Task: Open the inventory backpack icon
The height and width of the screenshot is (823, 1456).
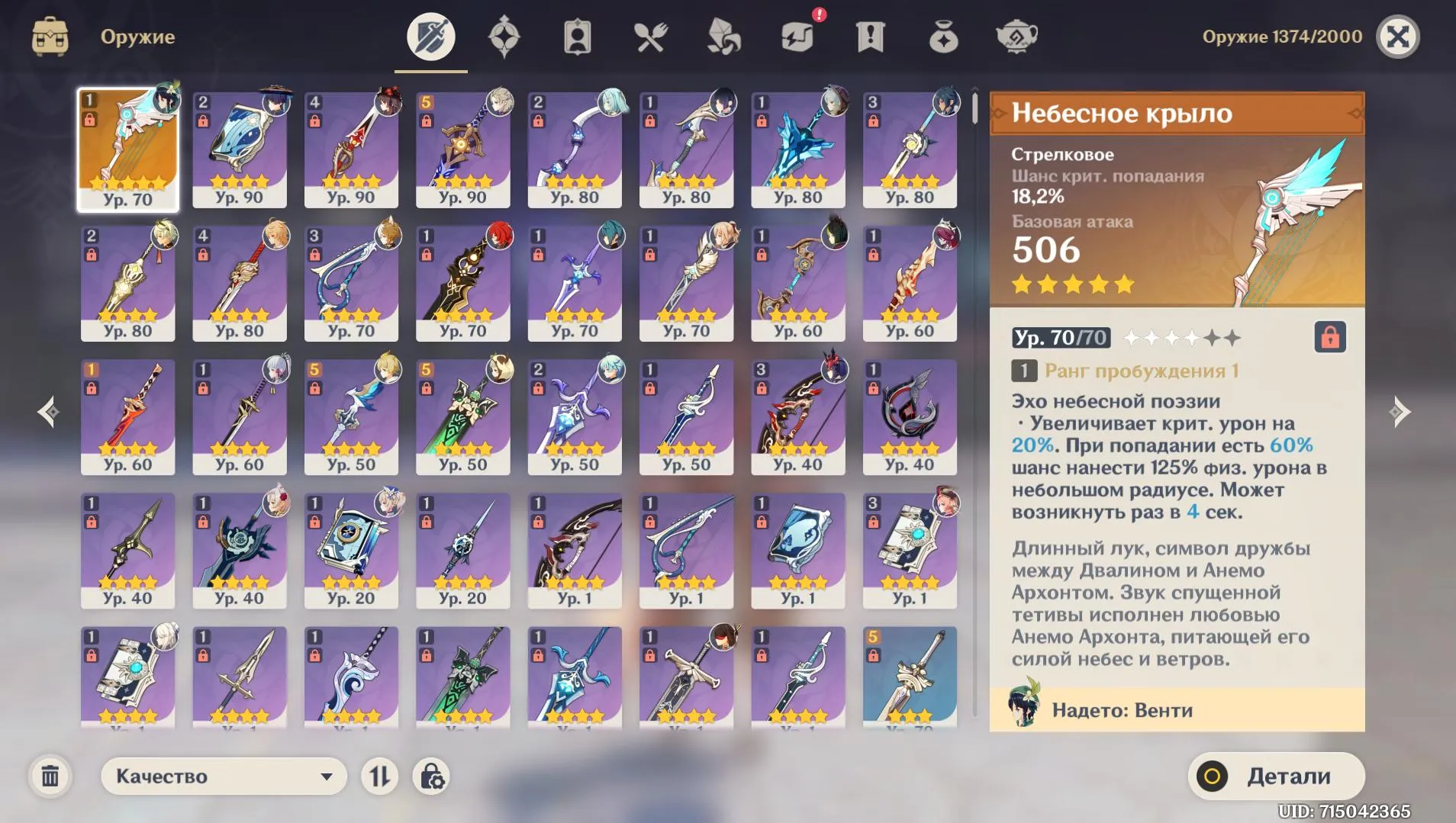Action: [50, 36]
